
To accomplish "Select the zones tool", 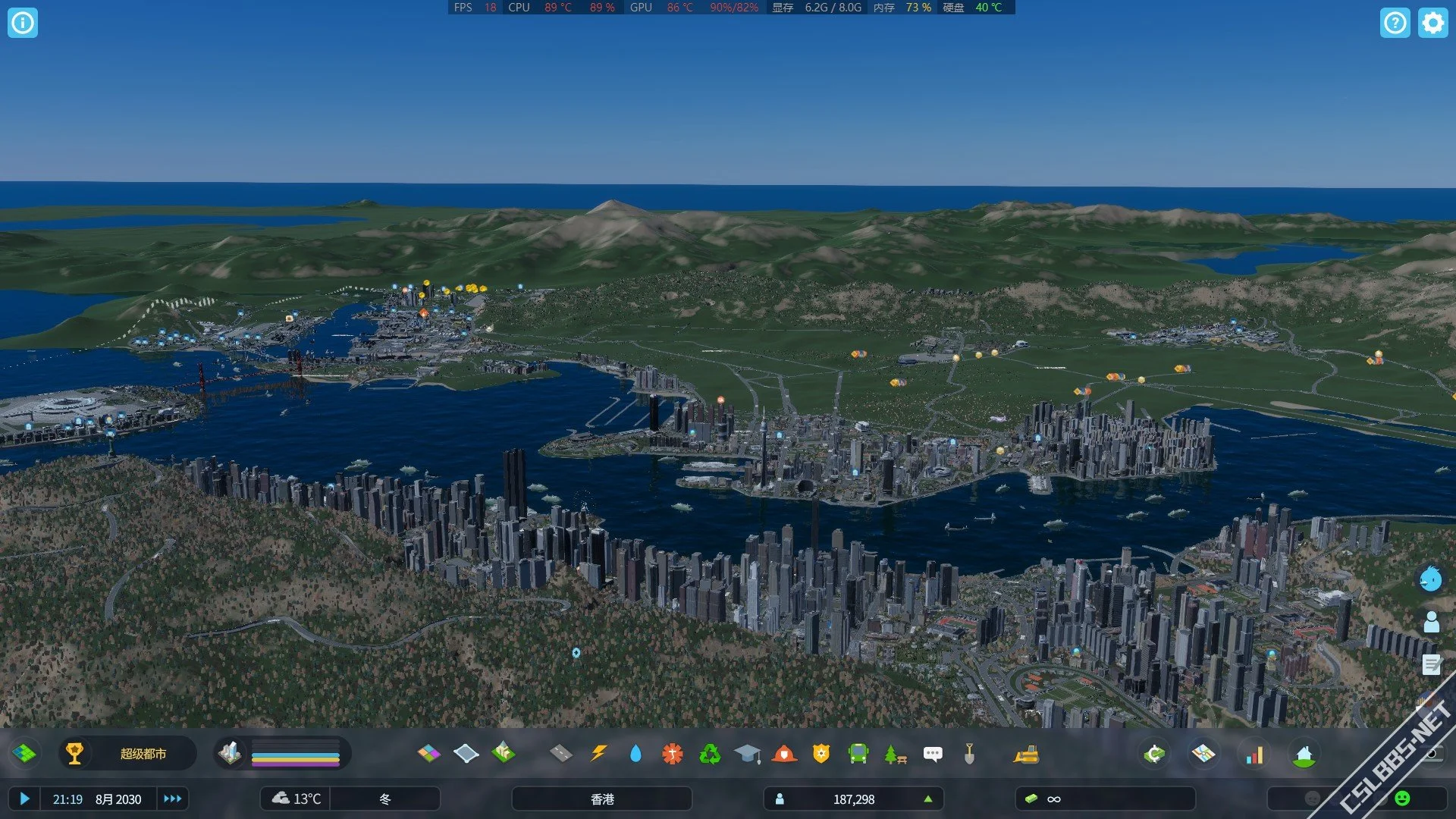I will tap(428, 754).
